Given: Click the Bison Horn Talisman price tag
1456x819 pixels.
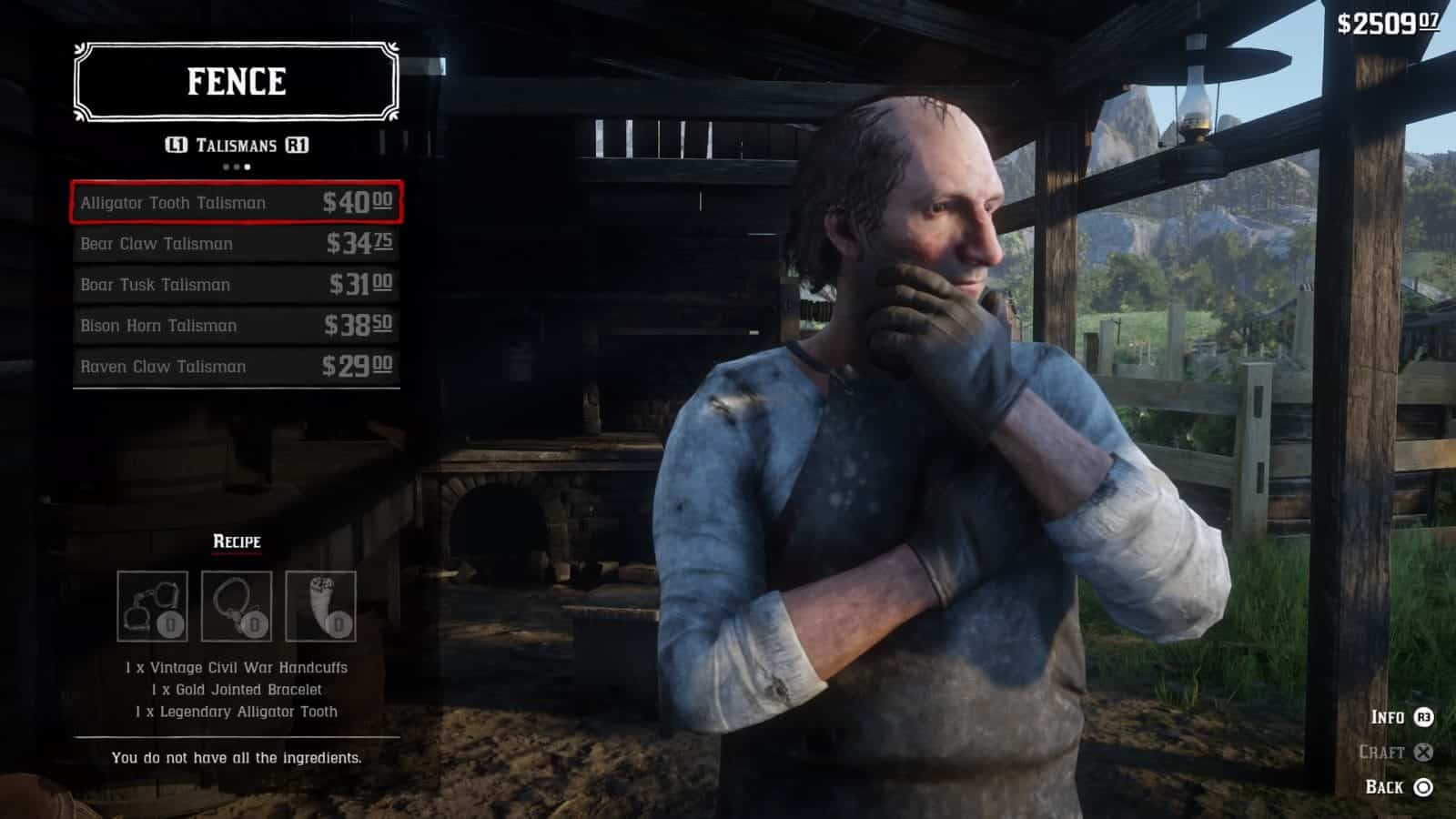Looking at the screenshot, I should click(x=359, y=325).
